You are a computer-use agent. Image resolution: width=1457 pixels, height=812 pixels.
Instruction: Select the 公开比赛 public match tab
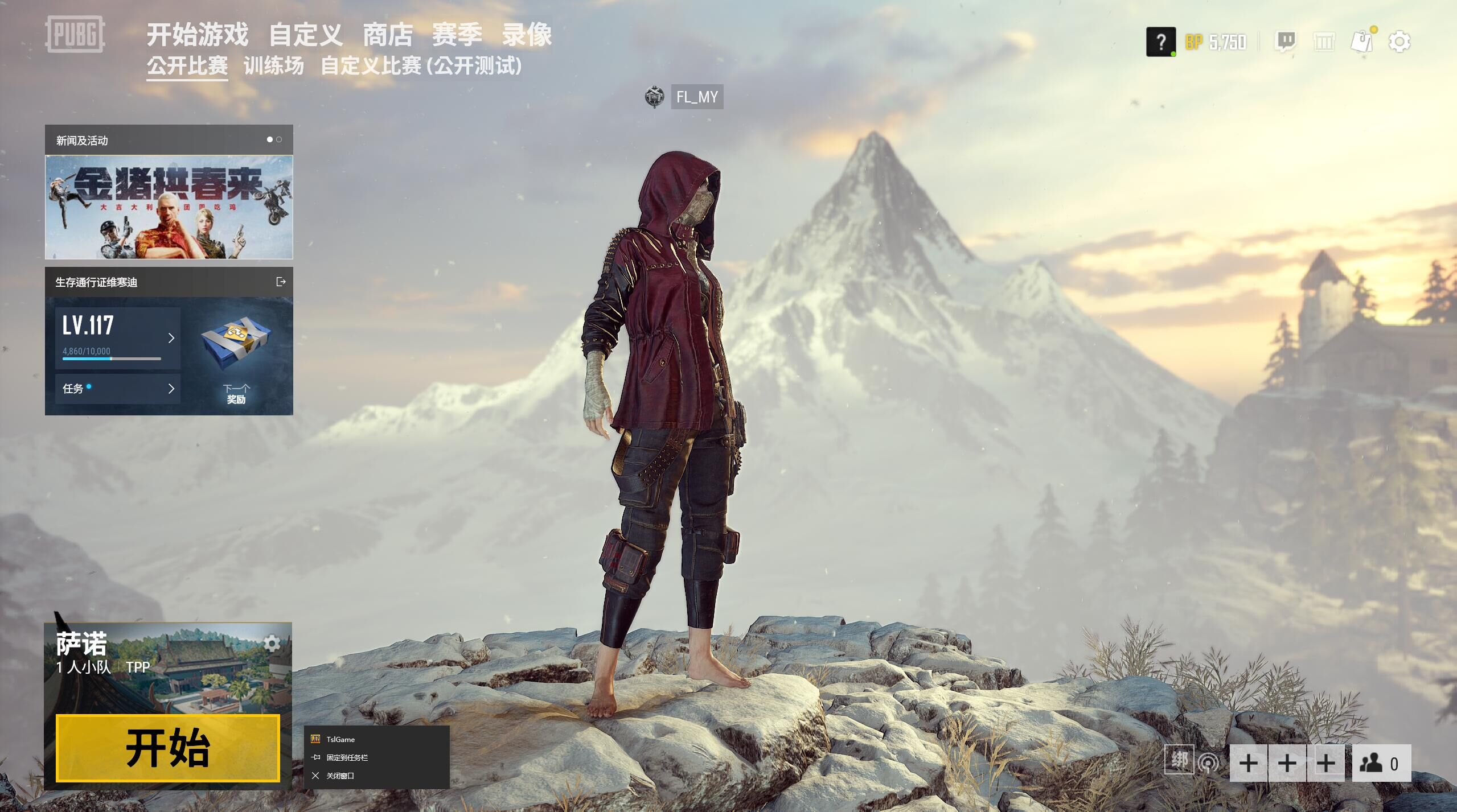(x=187, y=66)
